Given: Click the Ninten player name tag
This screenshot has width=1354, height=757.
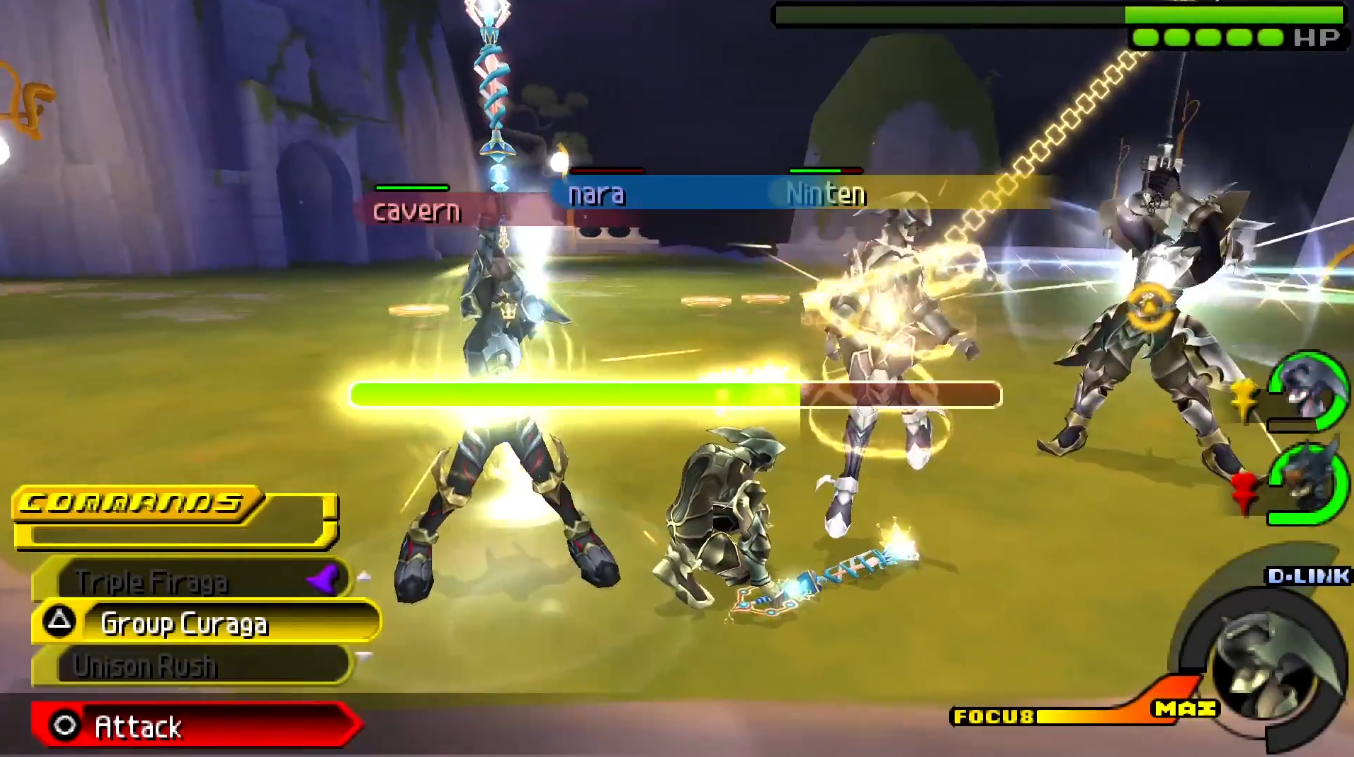Looking at the screenshot, I should [x=825, y=194].
